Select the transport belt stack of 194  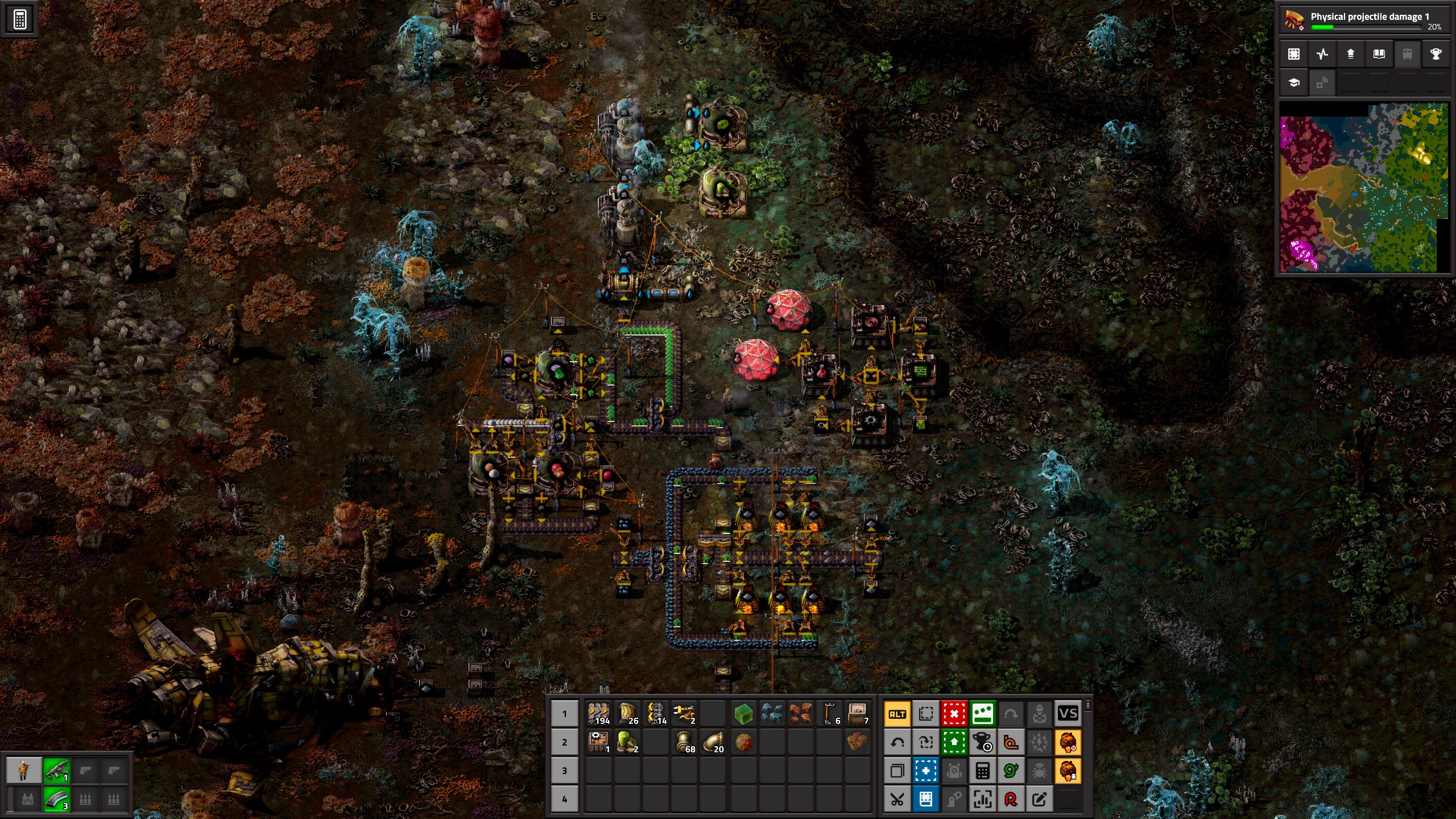tap(598, 714)
